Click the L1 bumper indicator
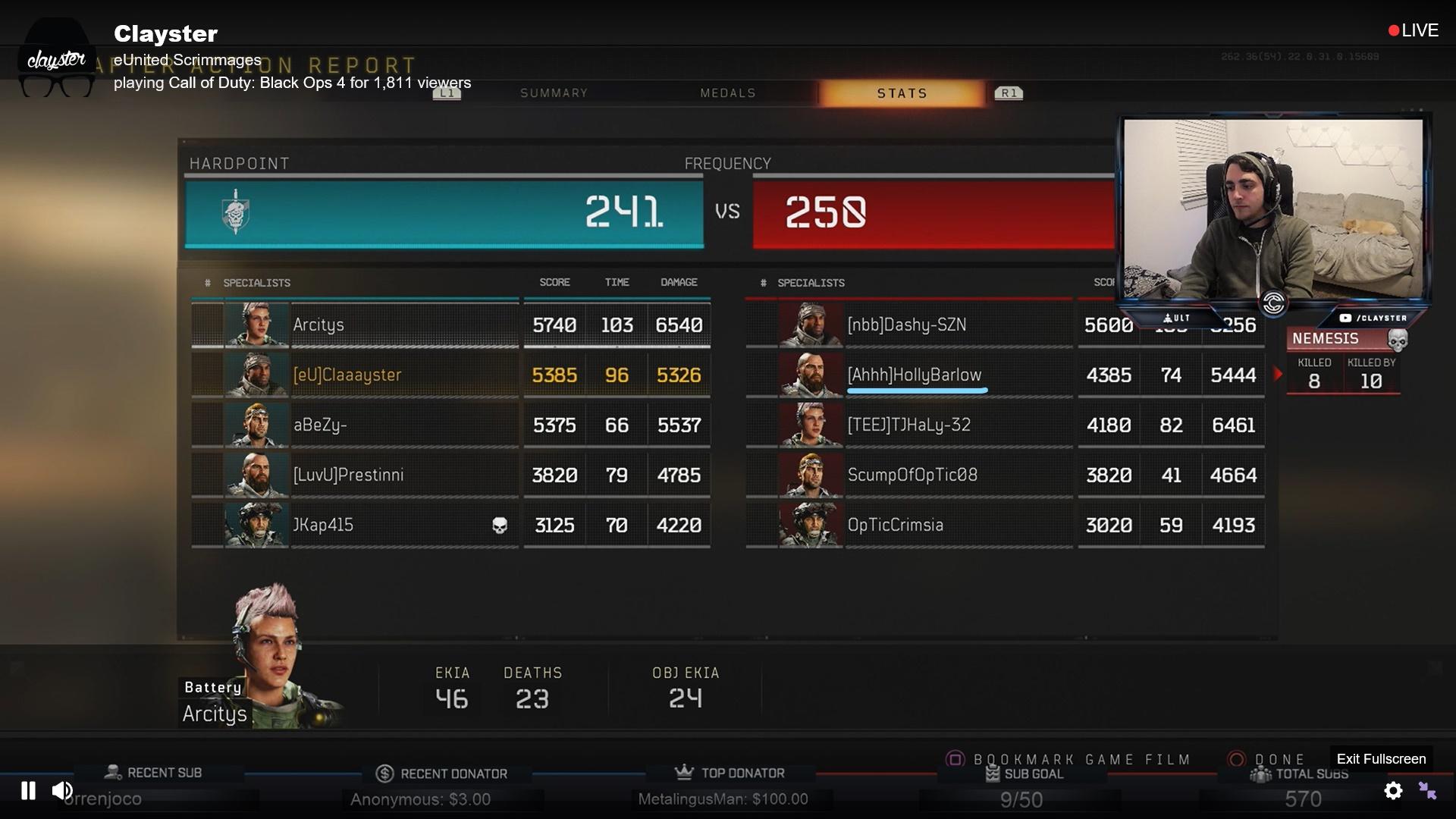 [x=448, y=93]
